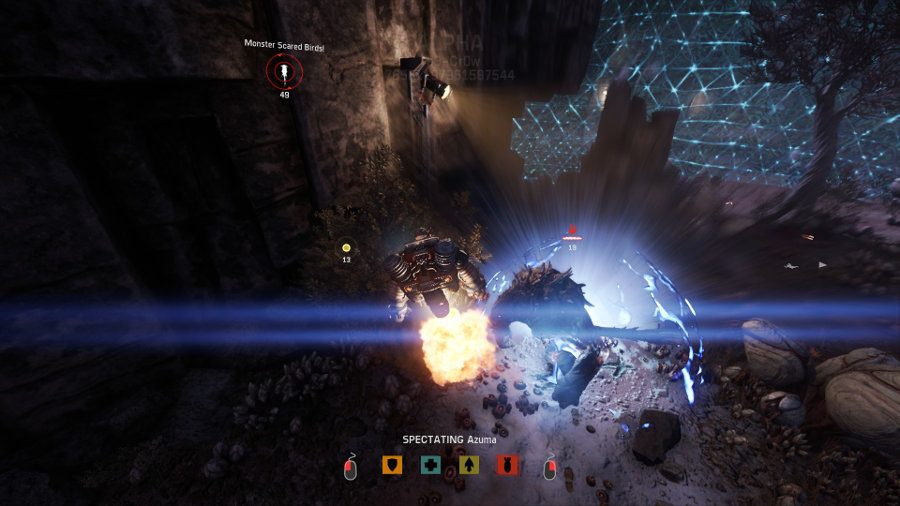
Task: Click the red monster target marker
Action: point(572,233)
